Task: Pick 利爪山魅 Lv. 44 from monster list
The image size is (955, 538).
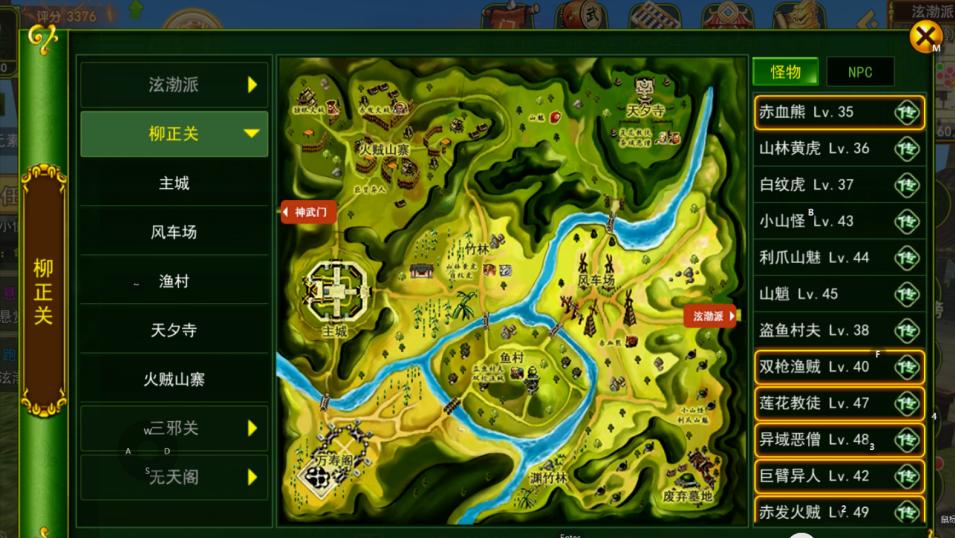Action: [838, 257]
